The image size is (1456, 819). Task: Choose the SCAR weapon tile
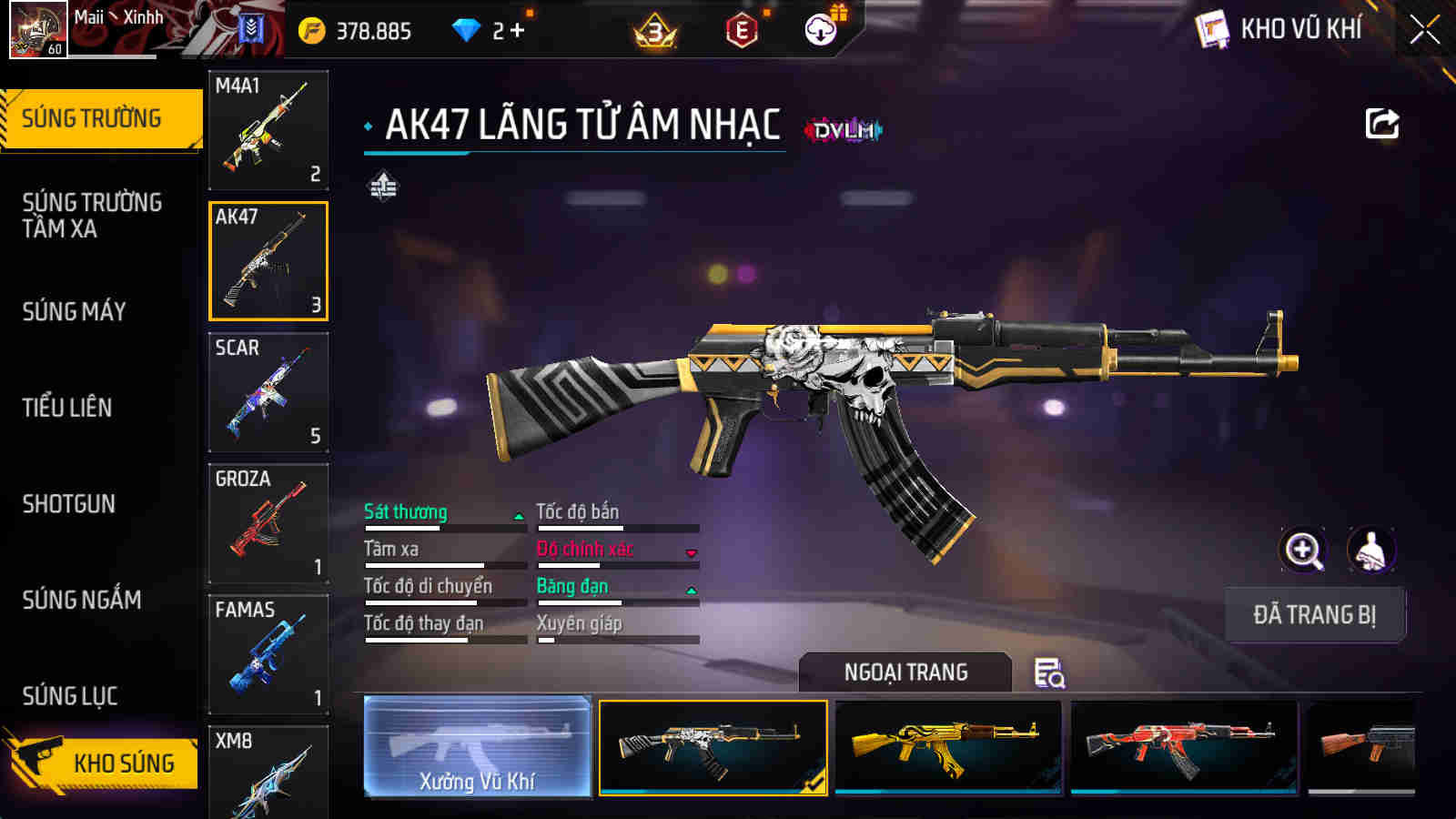(x=268, y=392)
